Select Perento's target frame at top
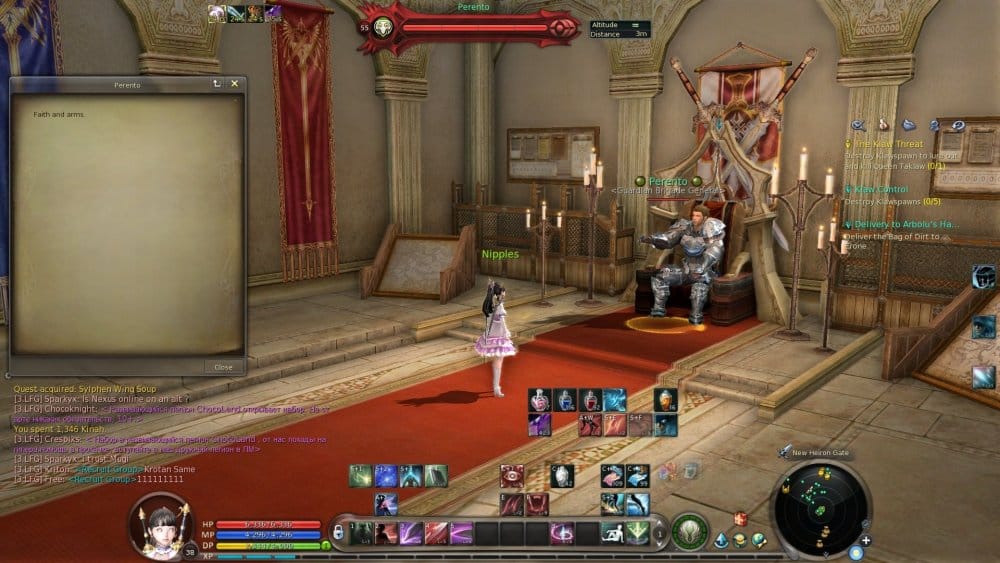The image size is (1000, 563). click(x=471, y=28)
